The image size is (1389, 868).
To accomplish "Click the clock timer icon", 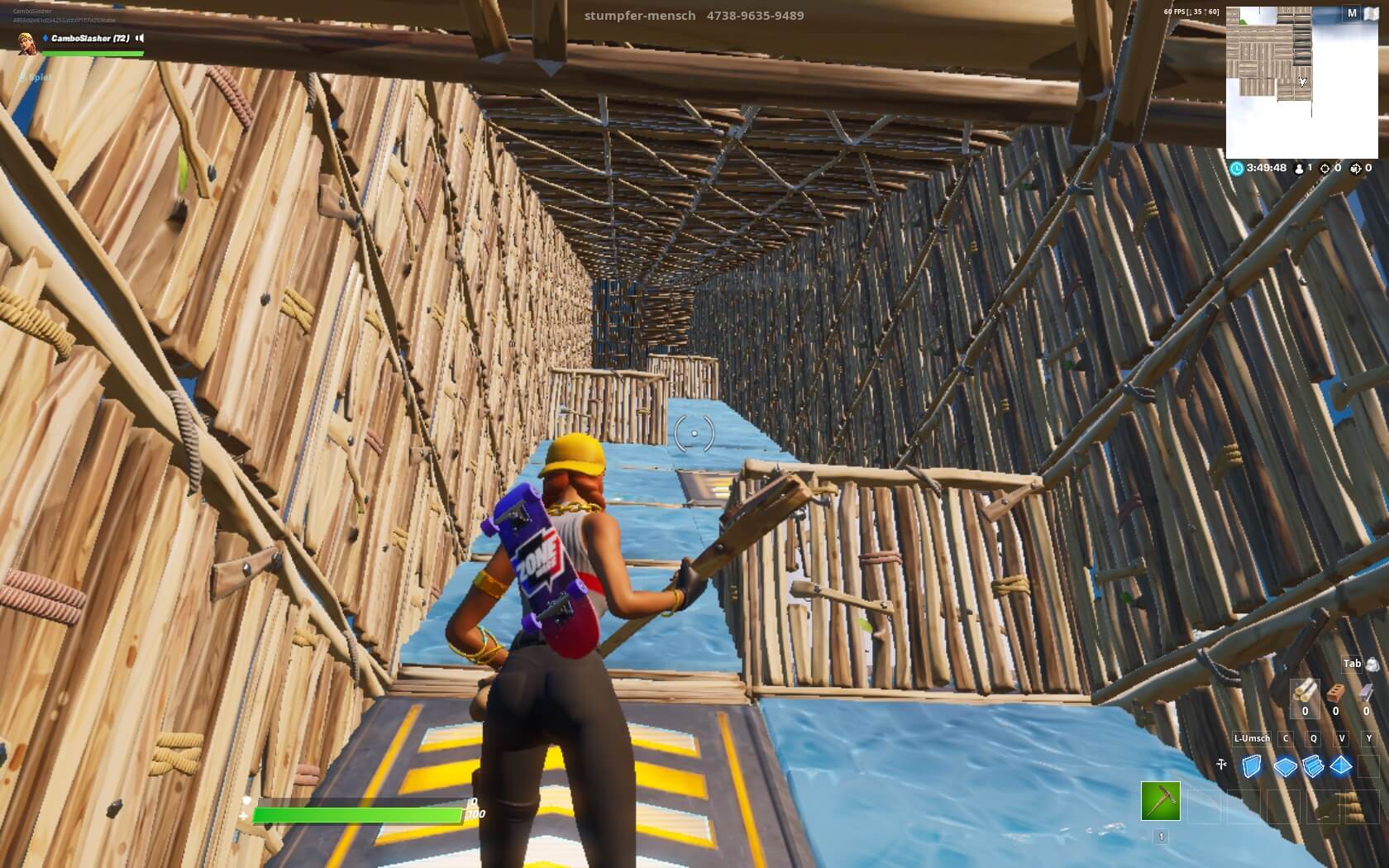I will point(1238,169).
